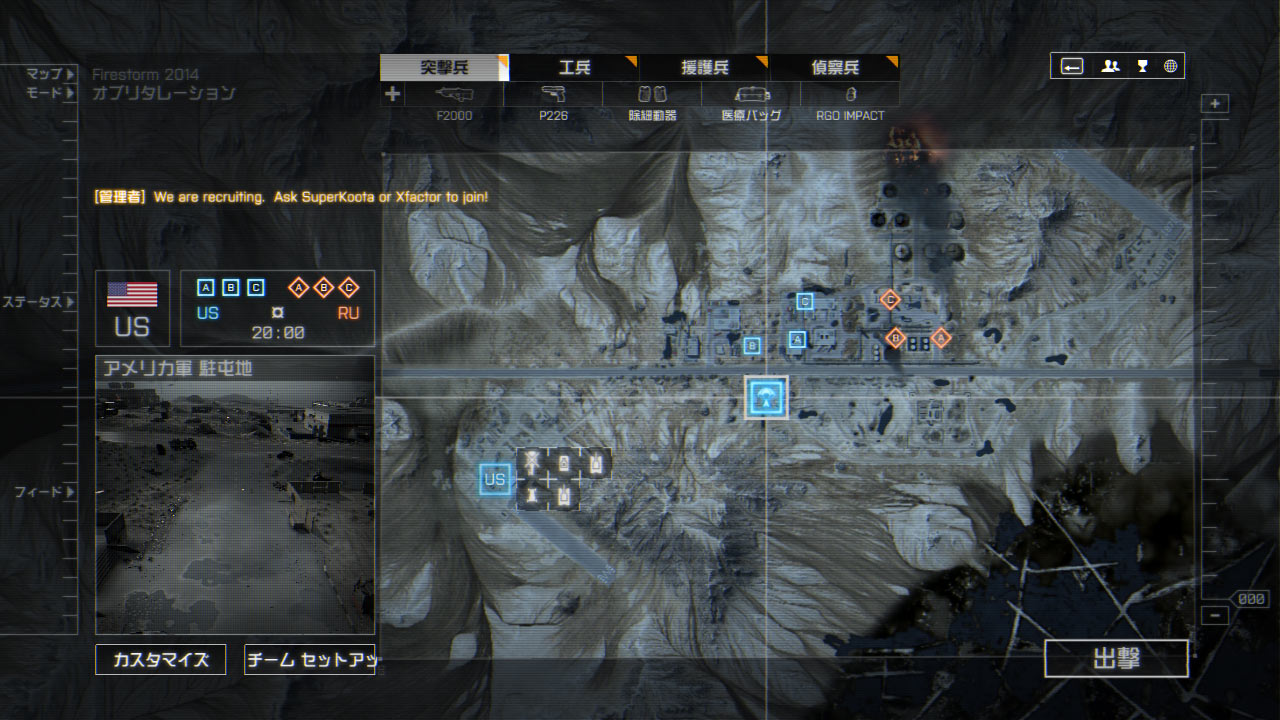The image size is (1280, 720).
Task: Open the カスタマイズ customize menu
Action: [x=160, y=660]
